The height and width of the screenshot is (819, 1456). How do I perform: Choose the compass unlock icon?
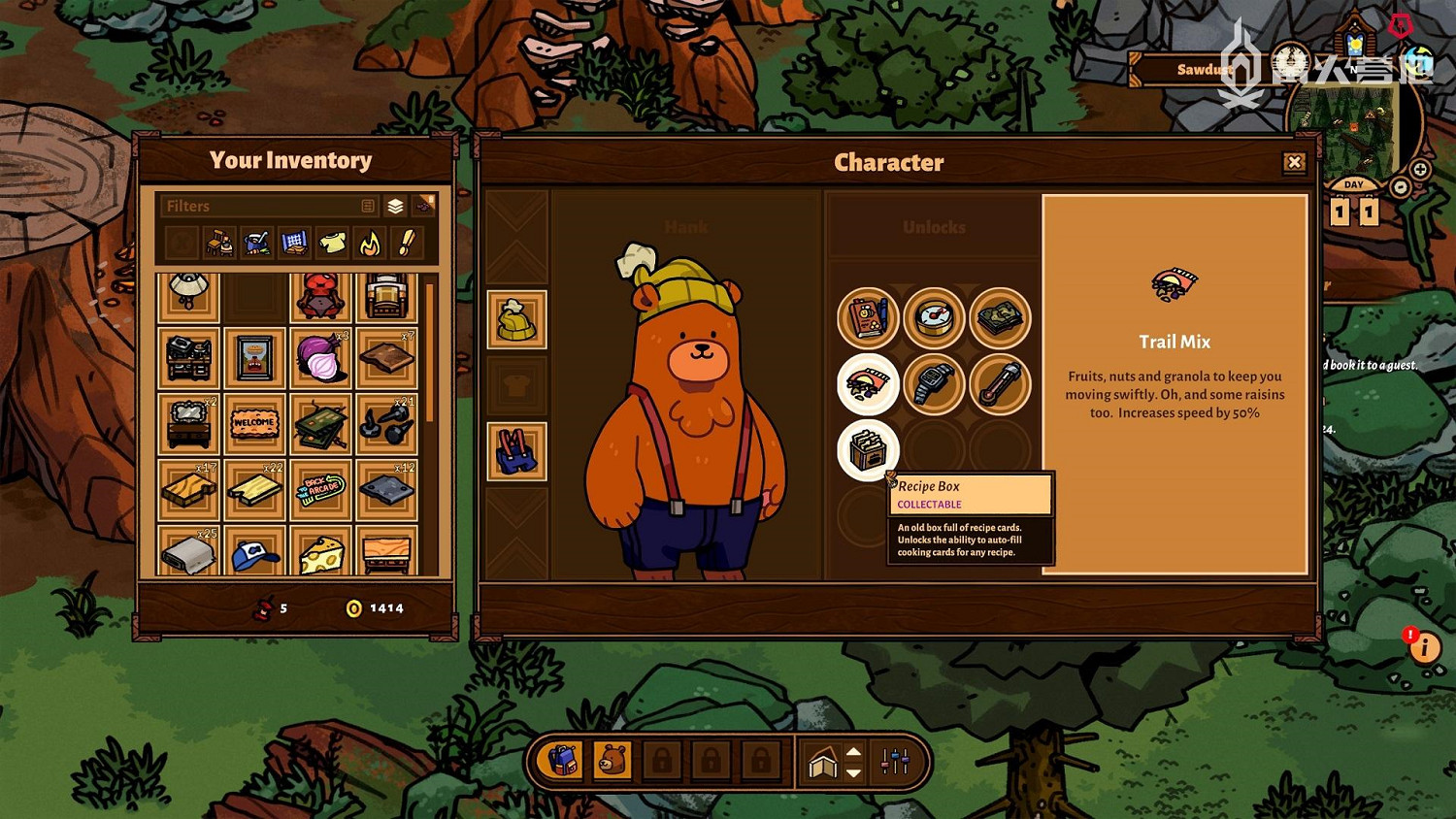point(934,317)
